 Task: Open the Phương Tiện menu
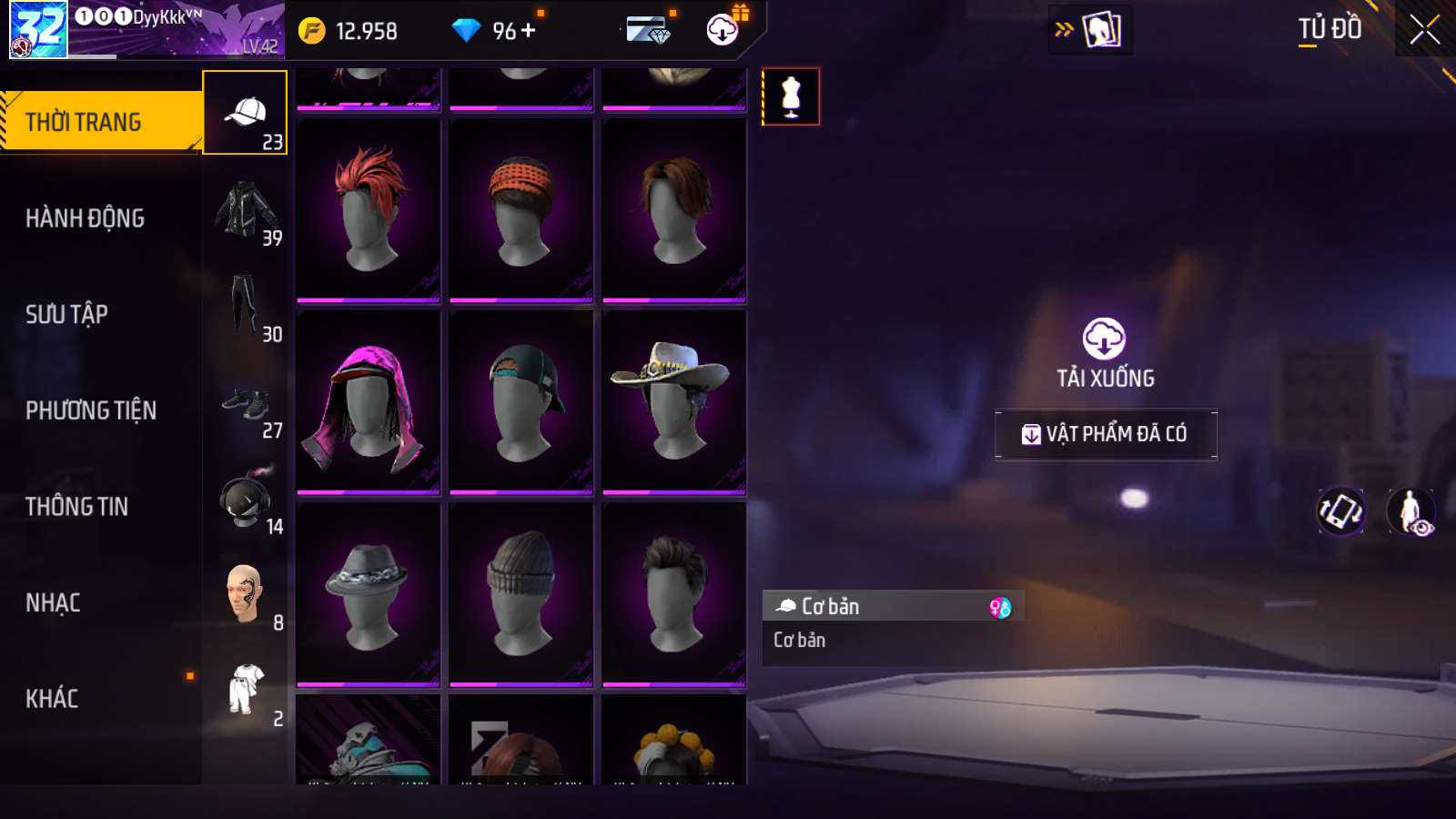tap(91, 410)
